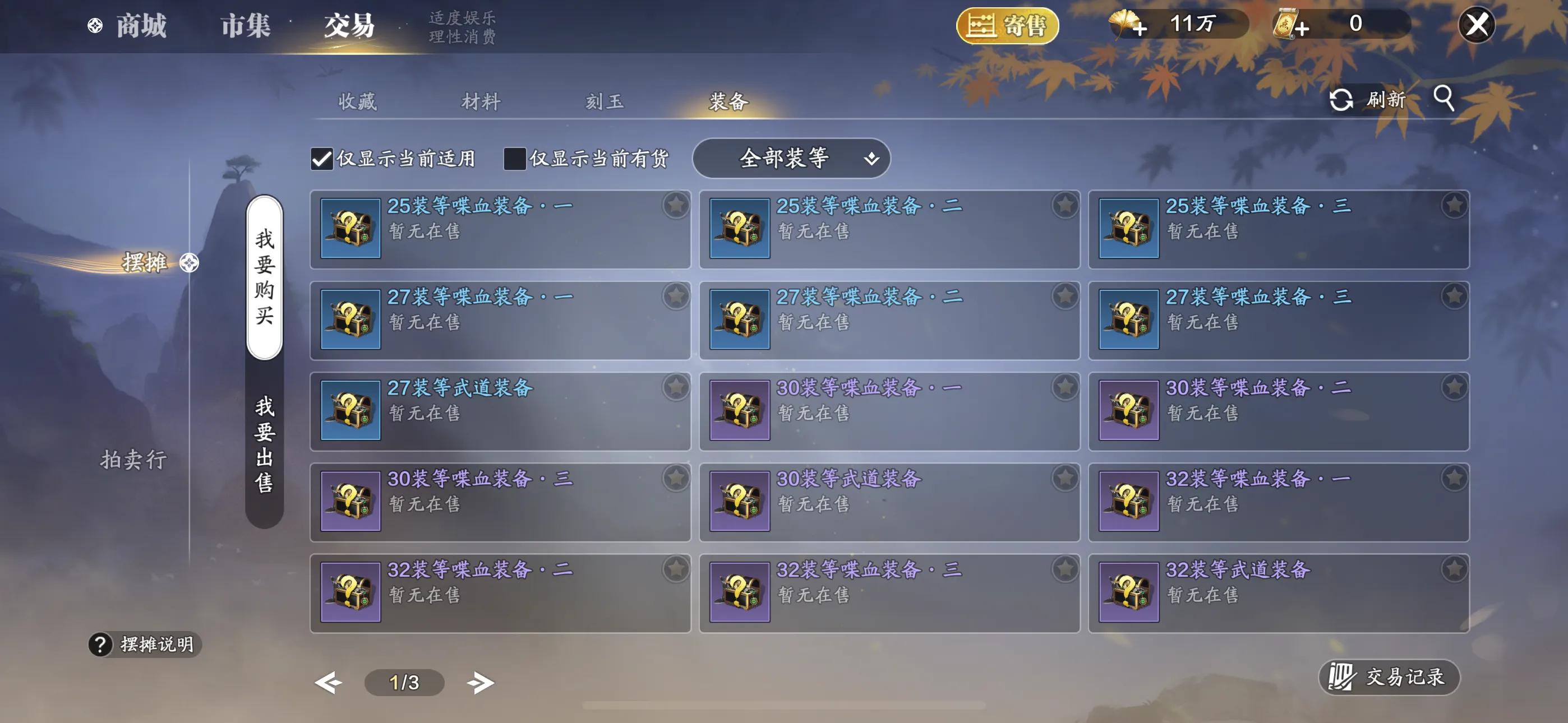The width and height of the screenshot is (1568, 723).
Task: Open the 材料 category tab
Action: click(481, 101)
